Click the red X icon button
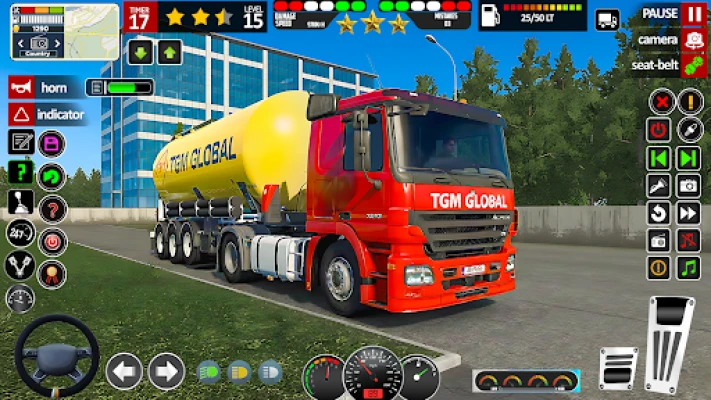 pos(660,102)
